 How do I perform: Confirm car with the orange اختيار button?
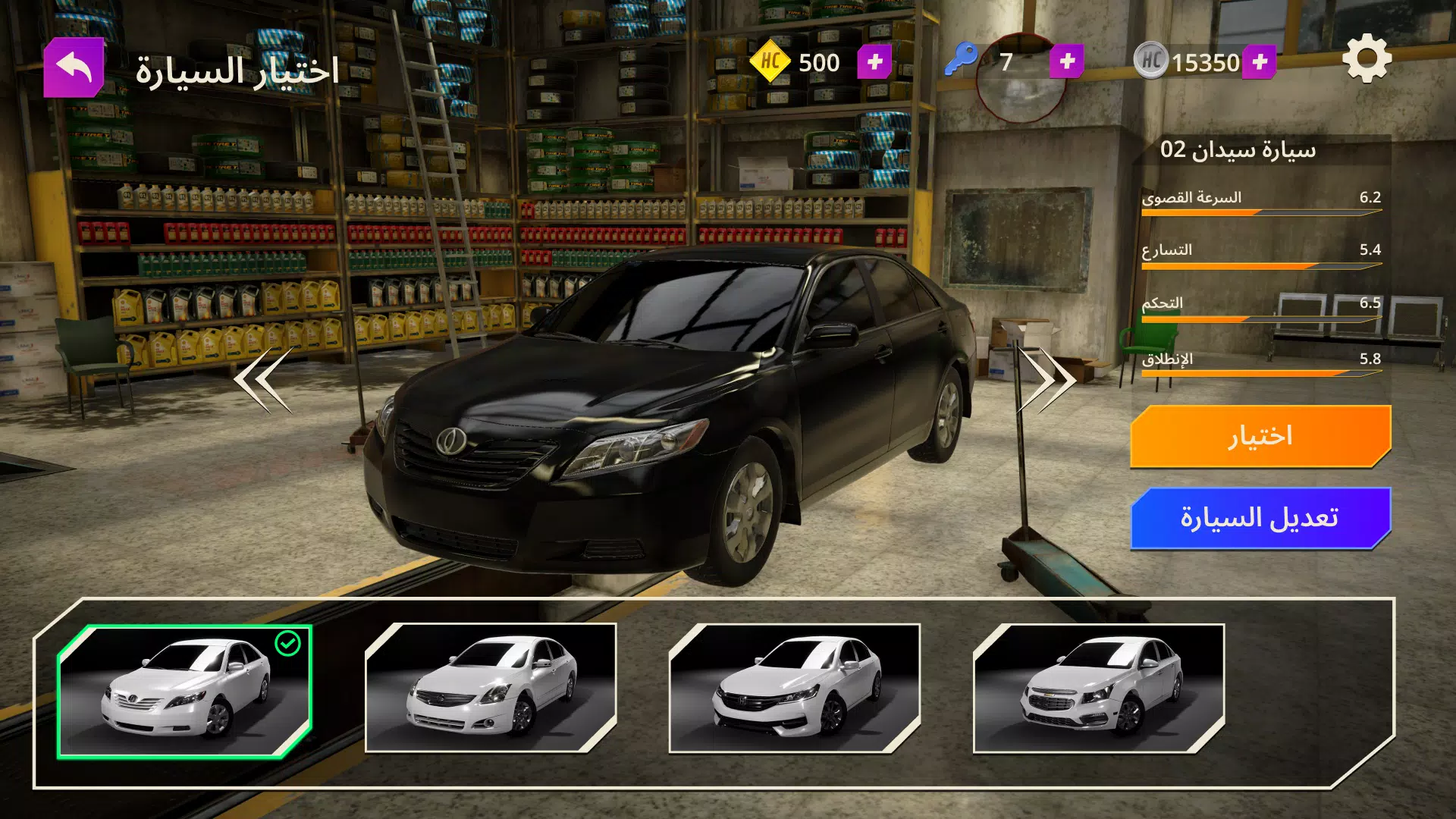tap(1260, 436)
